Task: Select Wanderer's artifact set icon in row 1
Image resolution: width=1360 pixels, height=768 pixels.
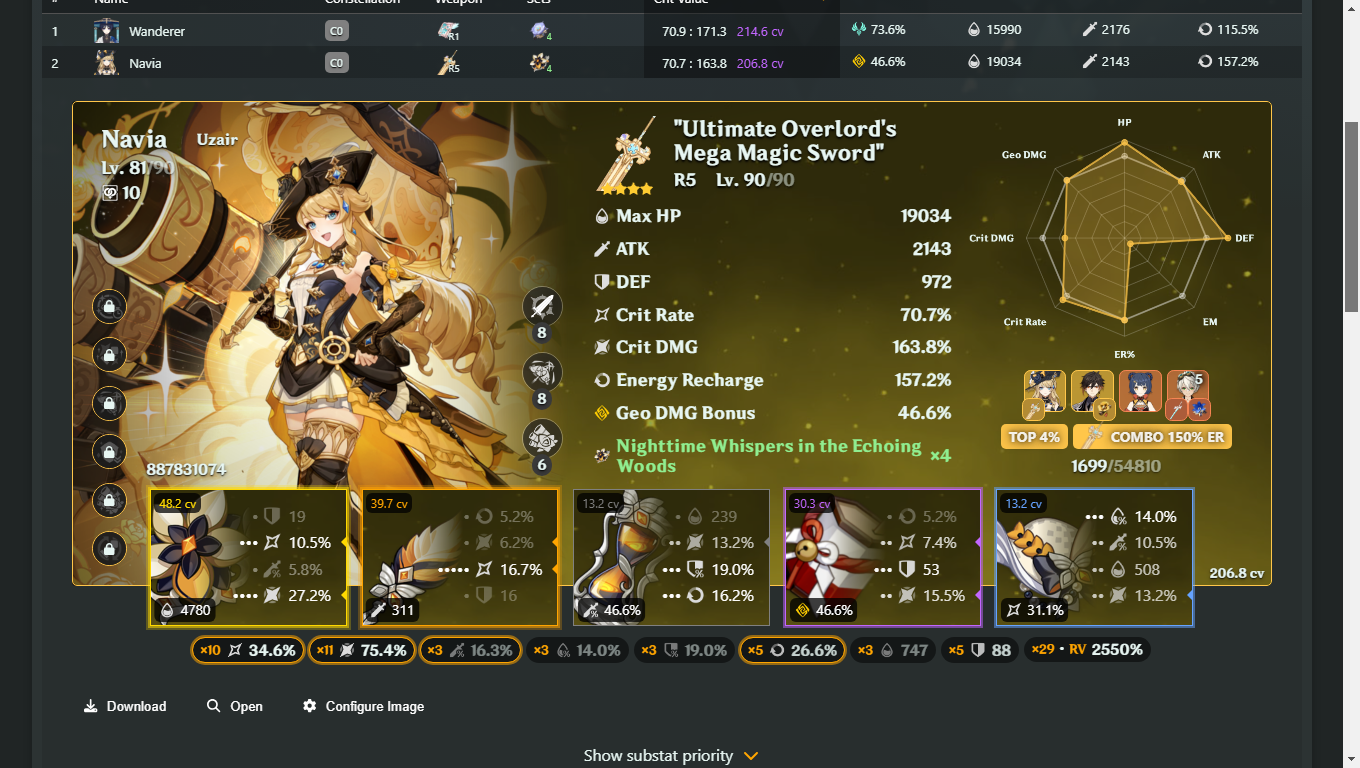Action: [x=538, y=30]
